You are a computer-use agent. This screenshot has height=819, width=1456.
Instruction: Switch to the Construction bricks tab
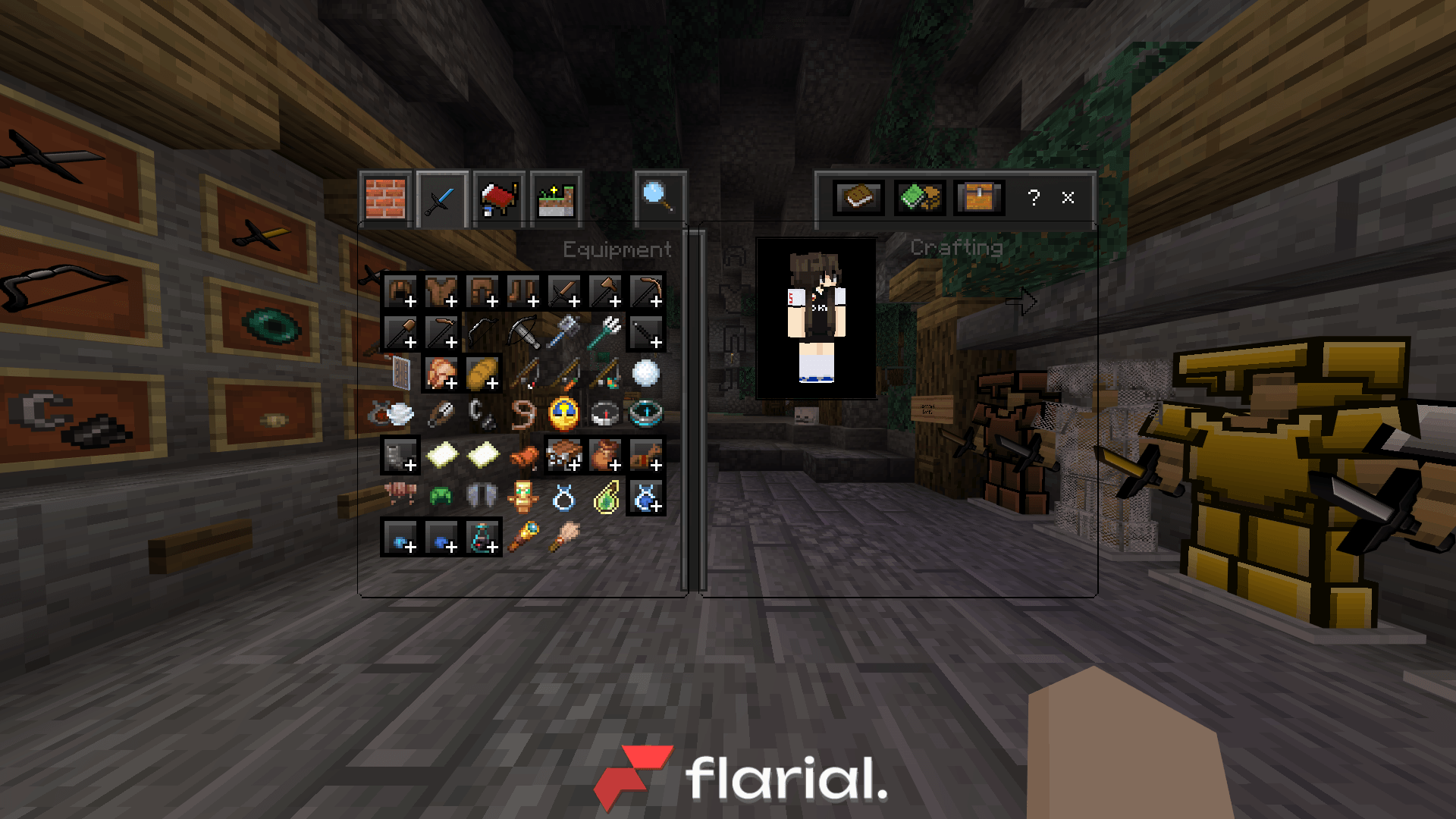tap(385, 197)
